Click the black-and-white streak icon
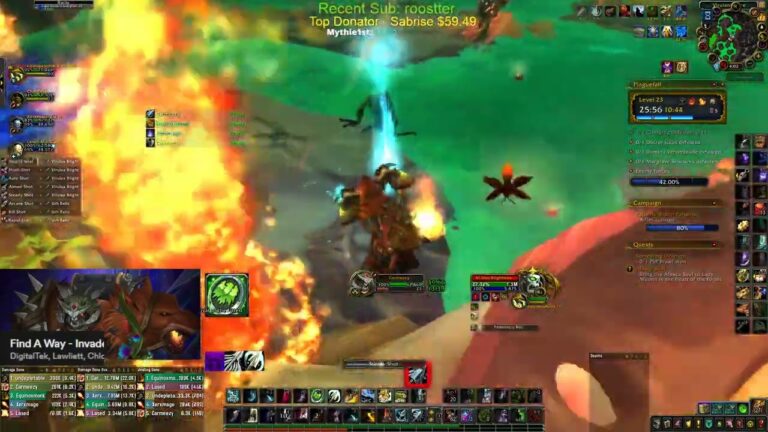The image size is (768, 432). click(243, 361)
